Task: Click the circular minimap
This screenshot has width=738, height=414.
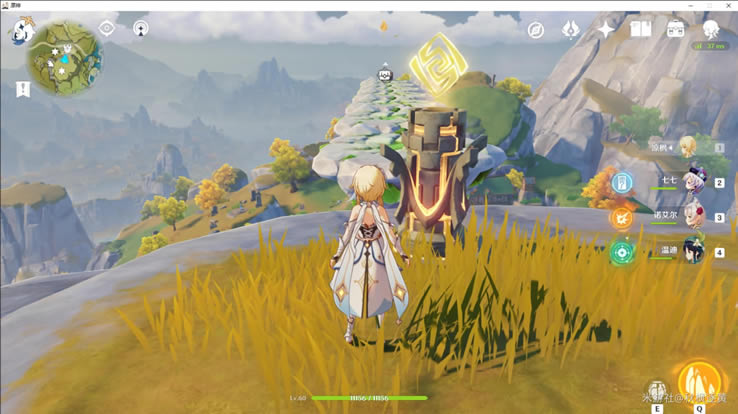Action: click(x=65, y=58)
